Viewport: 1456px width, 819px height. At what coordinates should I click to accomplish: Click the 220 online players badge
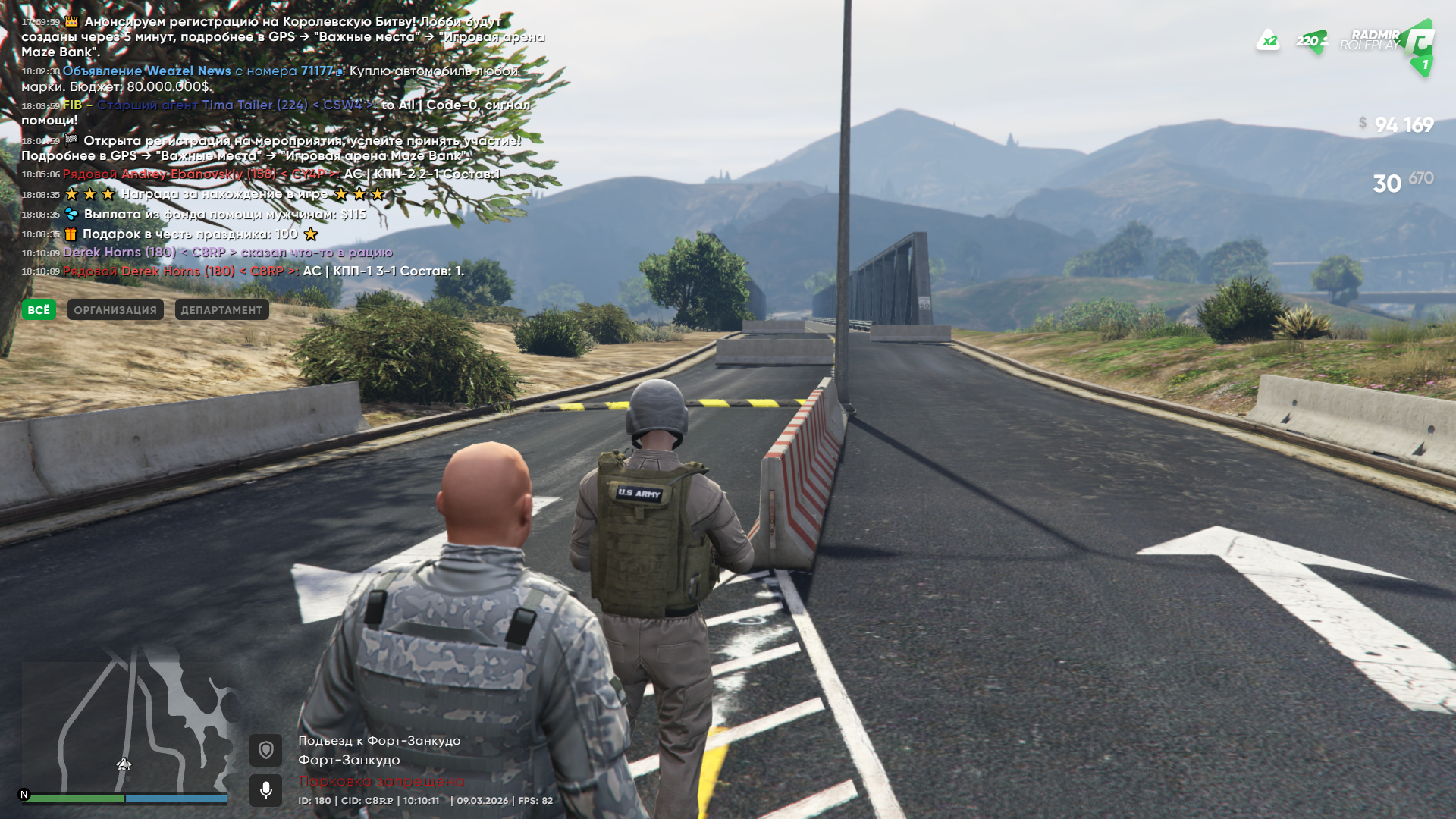(x=1311, y=41)
